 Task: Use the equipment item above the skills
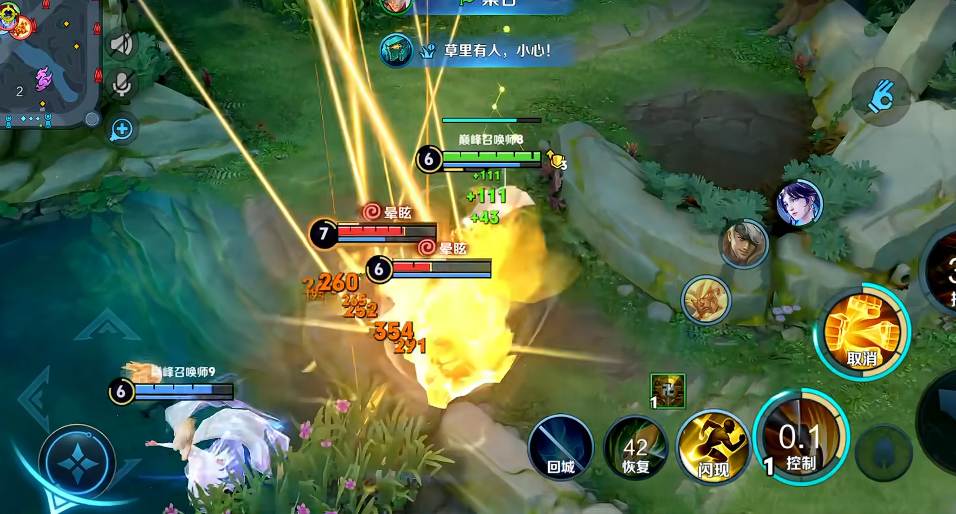tap(667, 389)
